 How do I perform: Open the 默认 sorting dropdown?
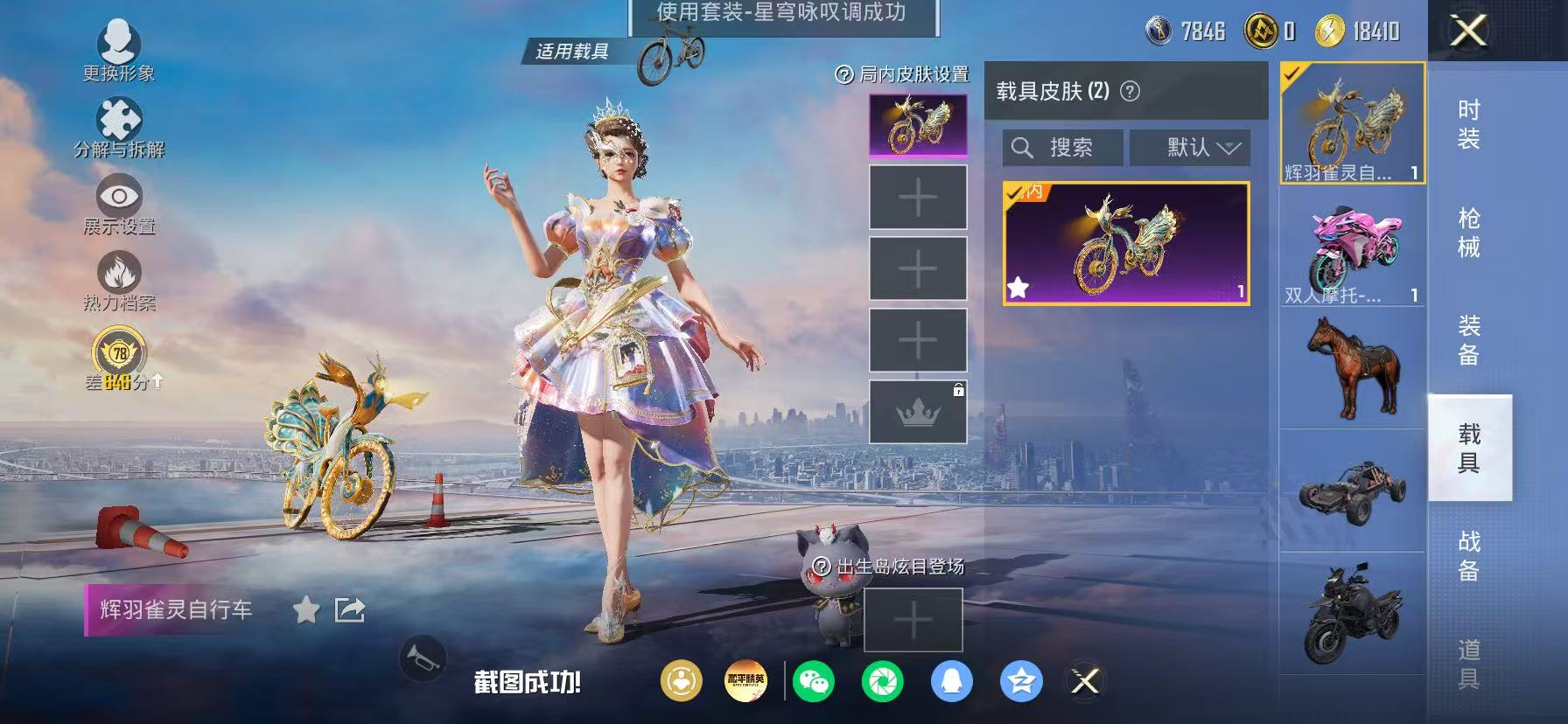point(1190,147)
